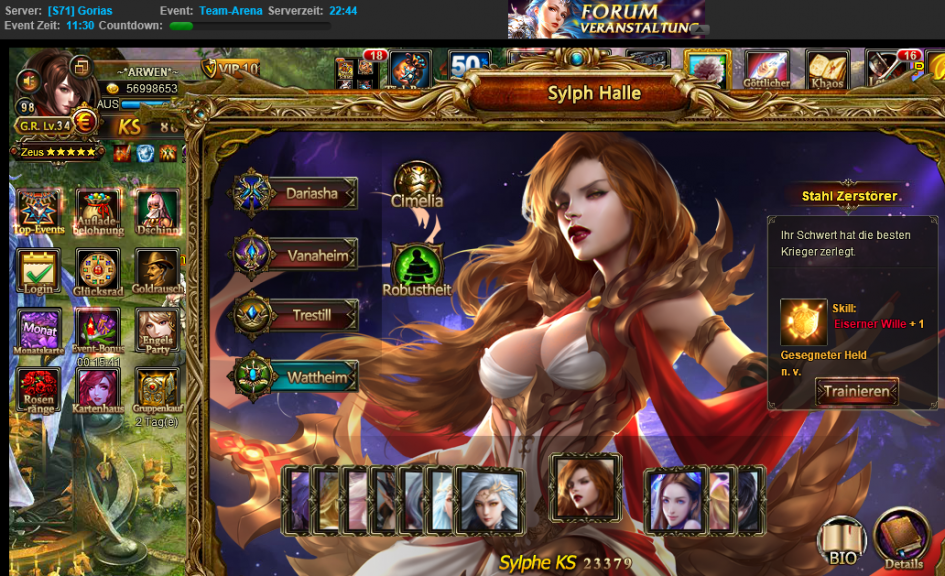Open the Top-Events icon
This screenshot has height=576, width=945.
point(40,211)
